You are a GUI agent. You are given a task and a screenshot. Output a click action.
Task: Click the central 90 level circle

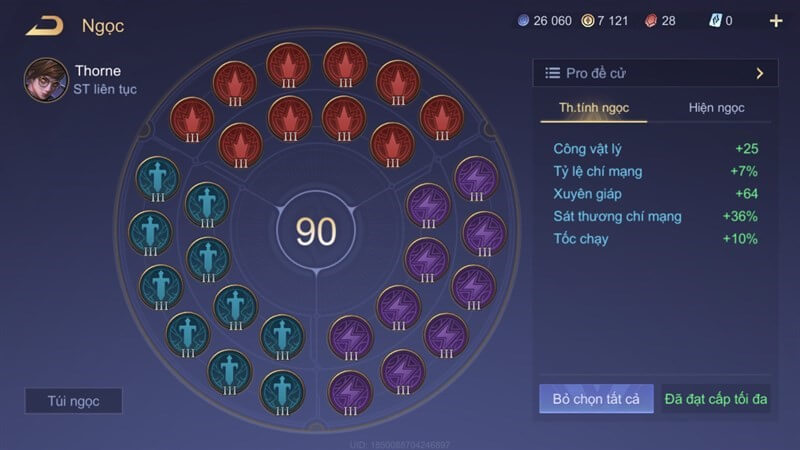(x=316, y=231)
